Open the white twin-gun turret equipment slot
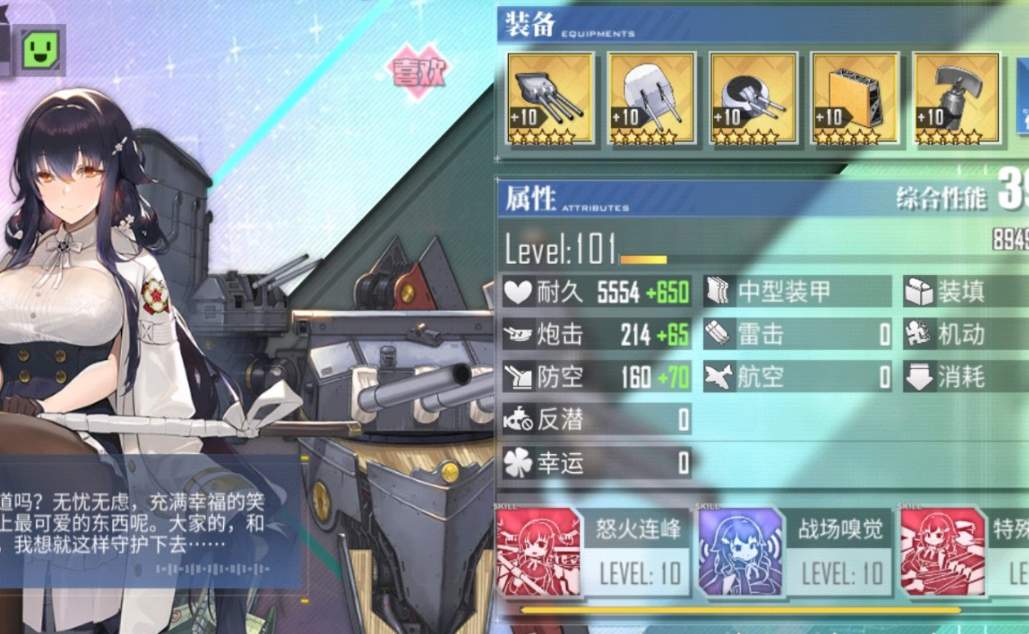The width and height of the screenshot is (1029, 634). coord(652,99)
